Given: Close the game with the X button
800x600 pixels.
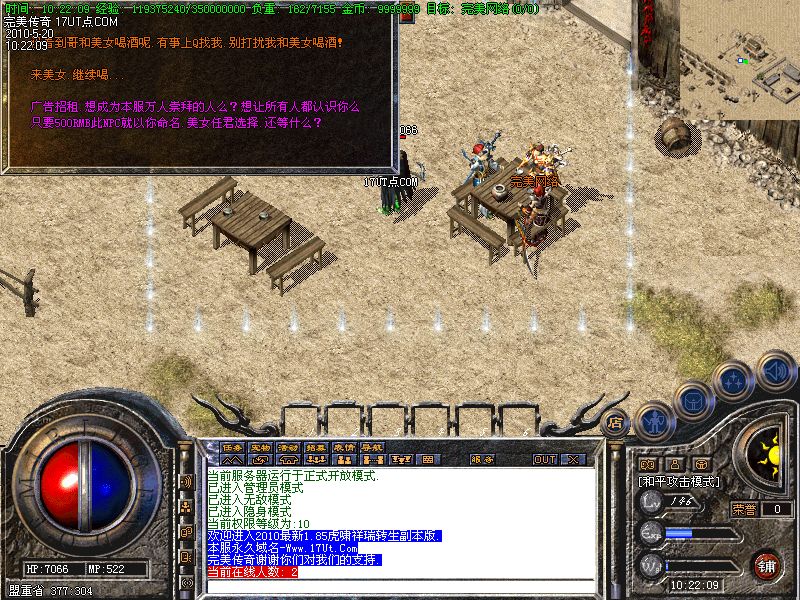Looking at the screenshot, I should click(x=573, y=459).
